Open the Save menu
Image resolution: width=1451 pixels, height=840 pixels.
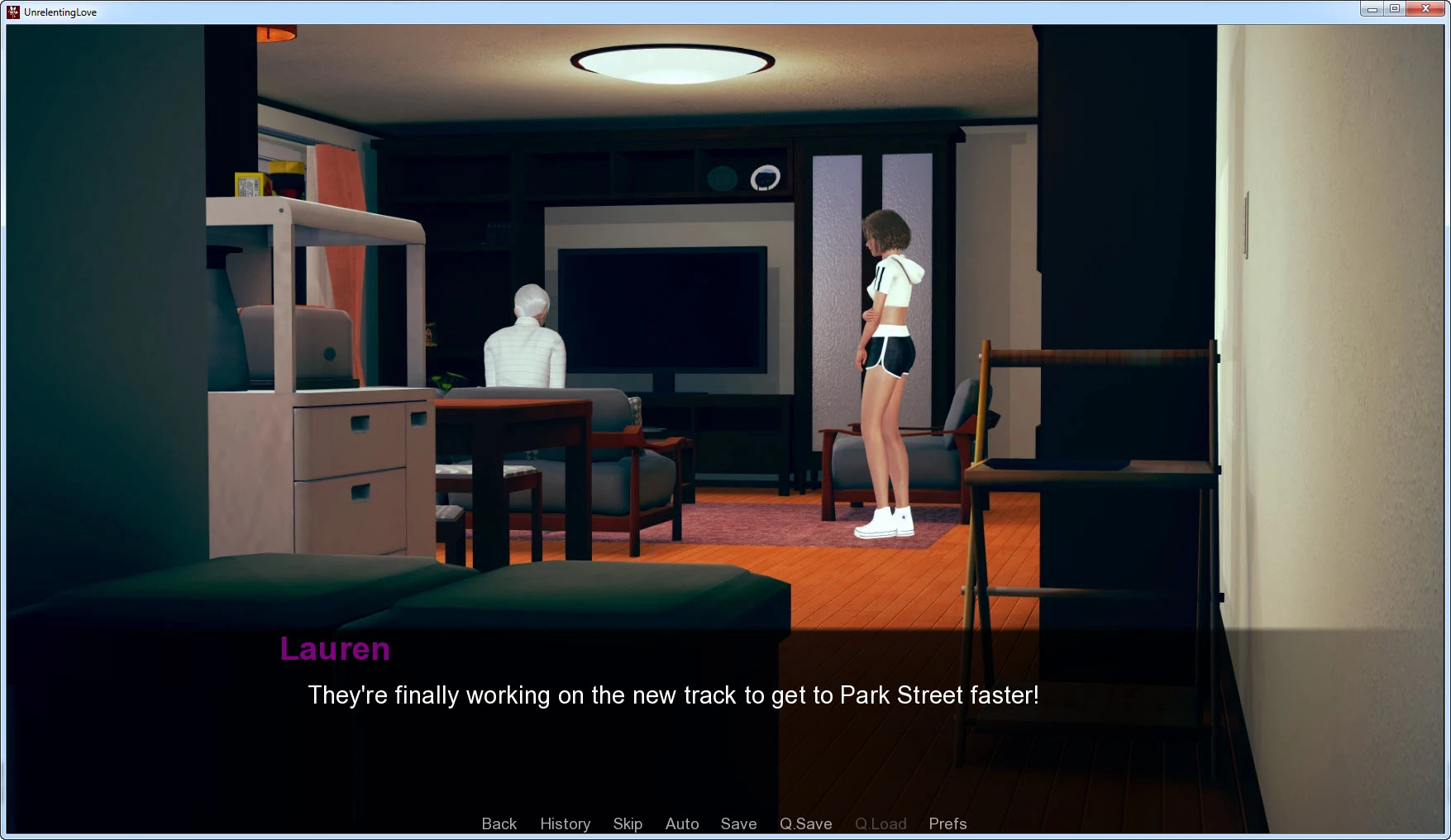tap(738, 823)
